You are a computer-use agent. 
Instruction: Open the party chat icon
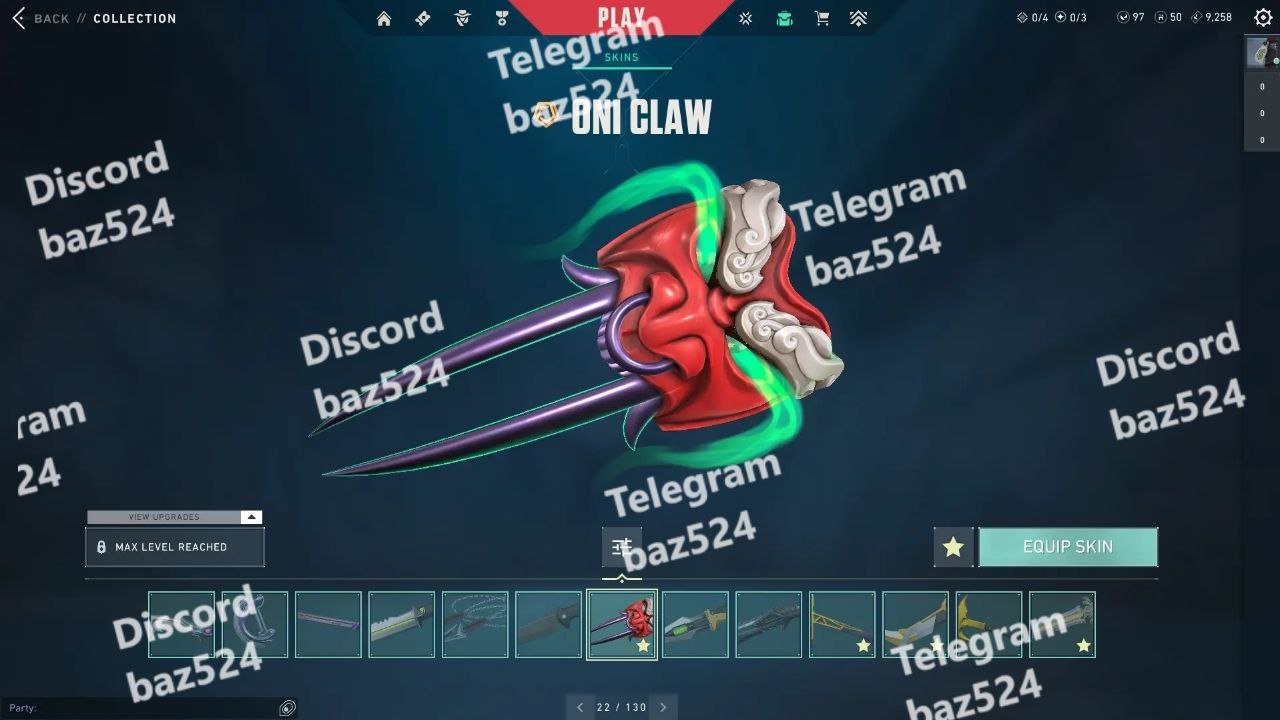[x=287, y=708]
